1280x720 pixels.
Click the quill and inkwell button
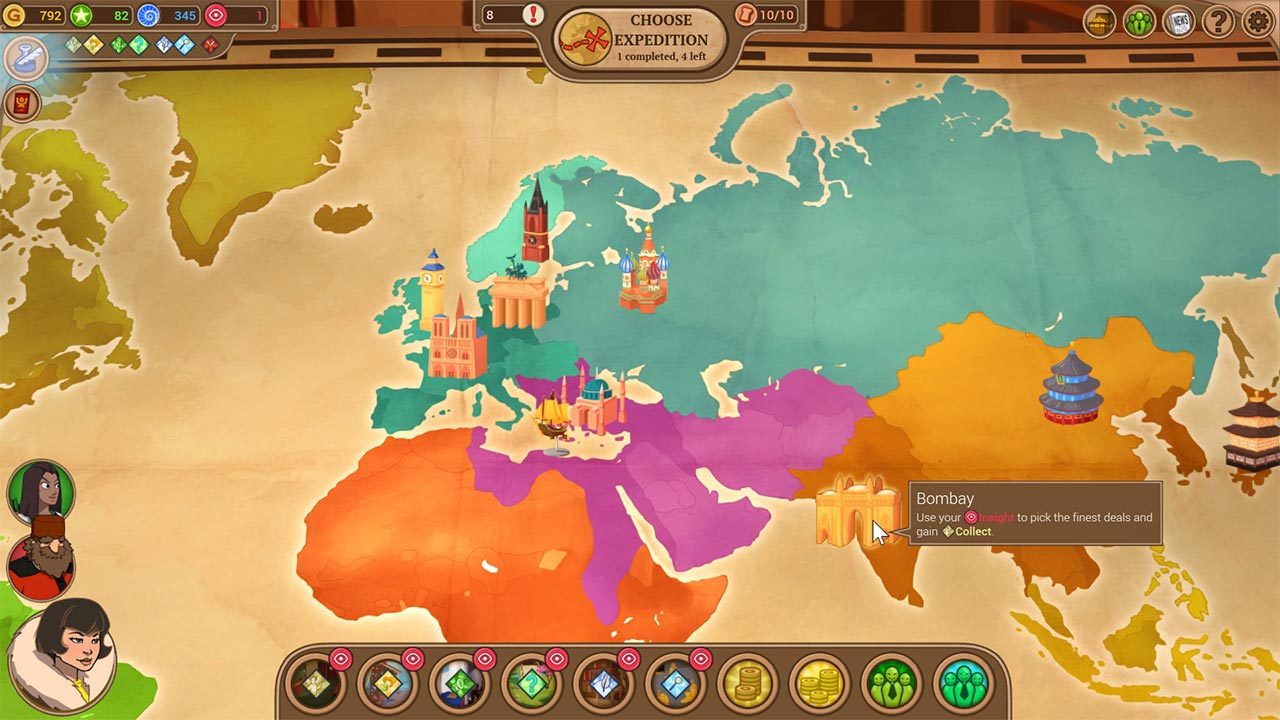tap(25, 58)
